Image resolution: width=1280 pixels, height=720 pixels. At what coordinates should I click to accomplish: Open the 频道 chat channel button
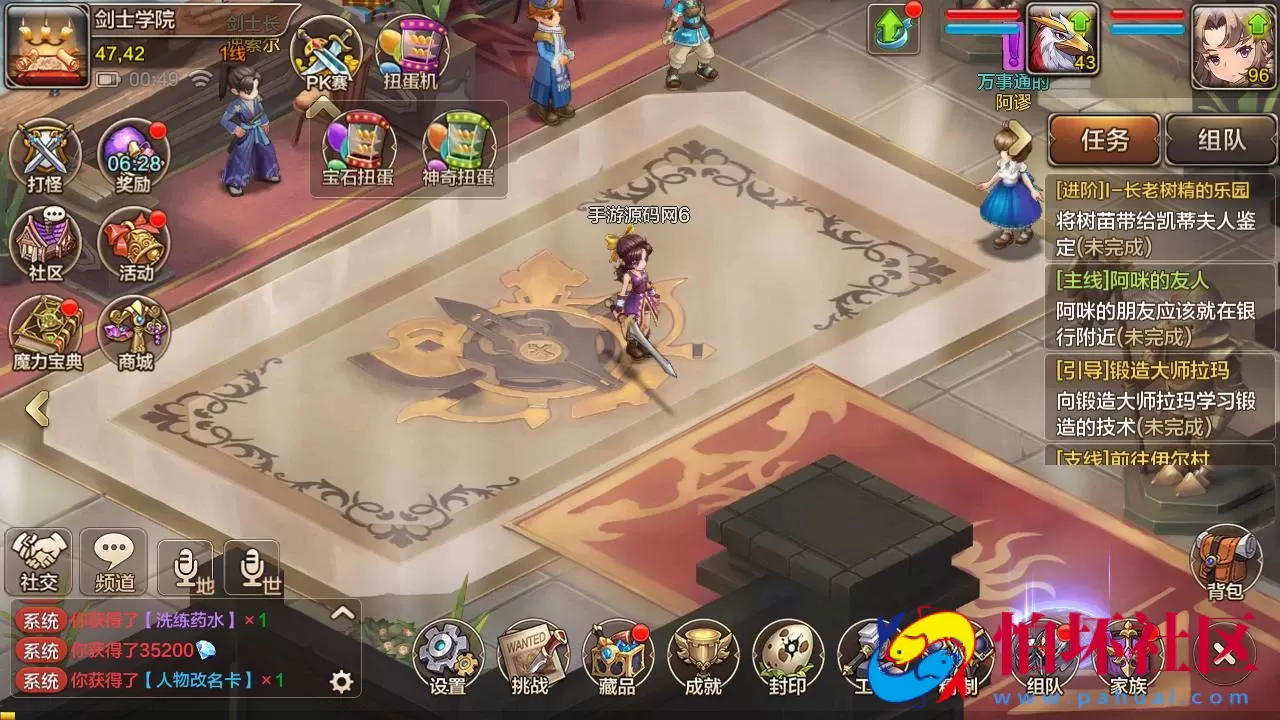pos(113,560)
